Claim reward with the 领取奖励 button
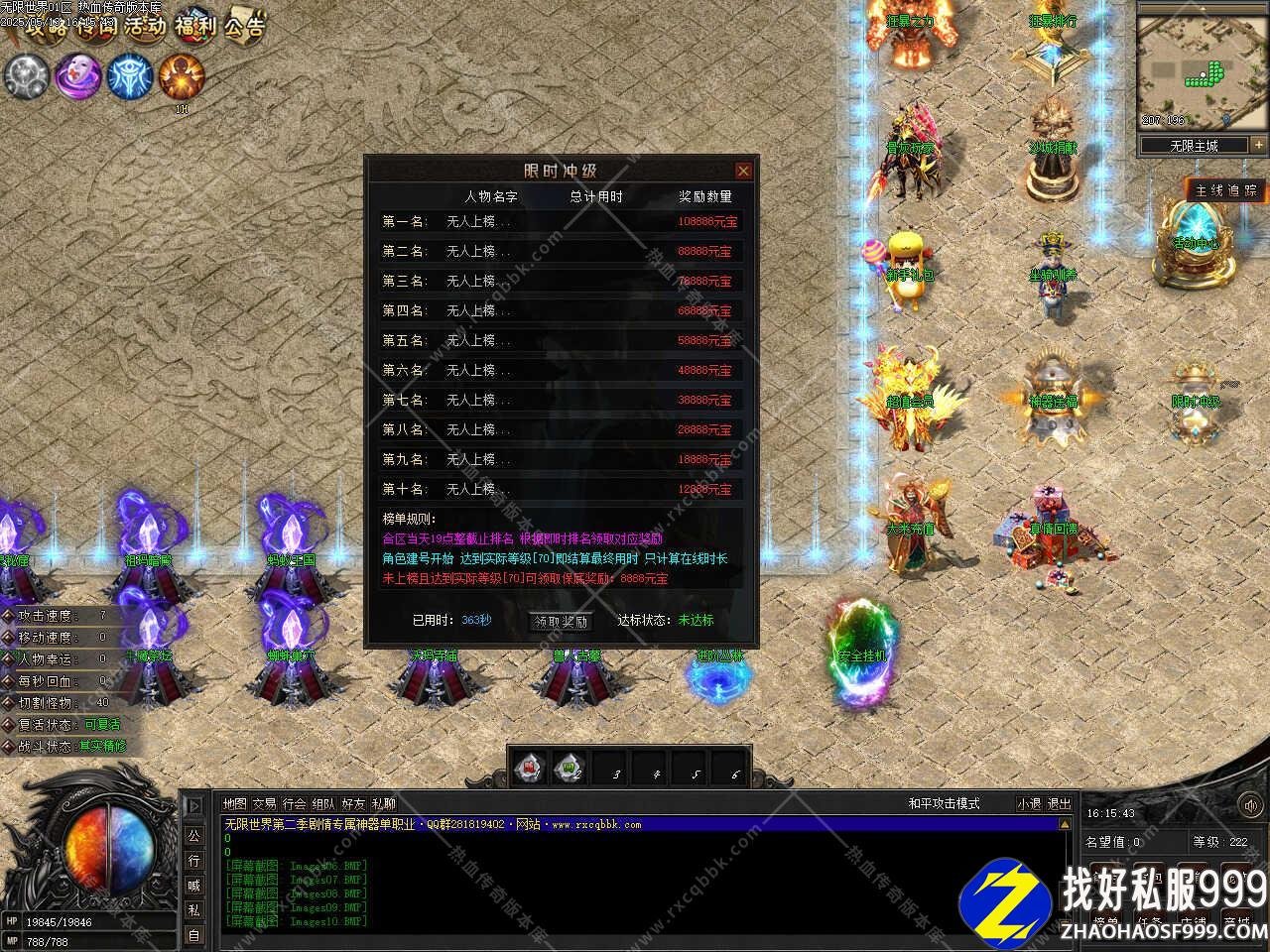The height and width of the screenshot is (952, 1270). (562, 622)
